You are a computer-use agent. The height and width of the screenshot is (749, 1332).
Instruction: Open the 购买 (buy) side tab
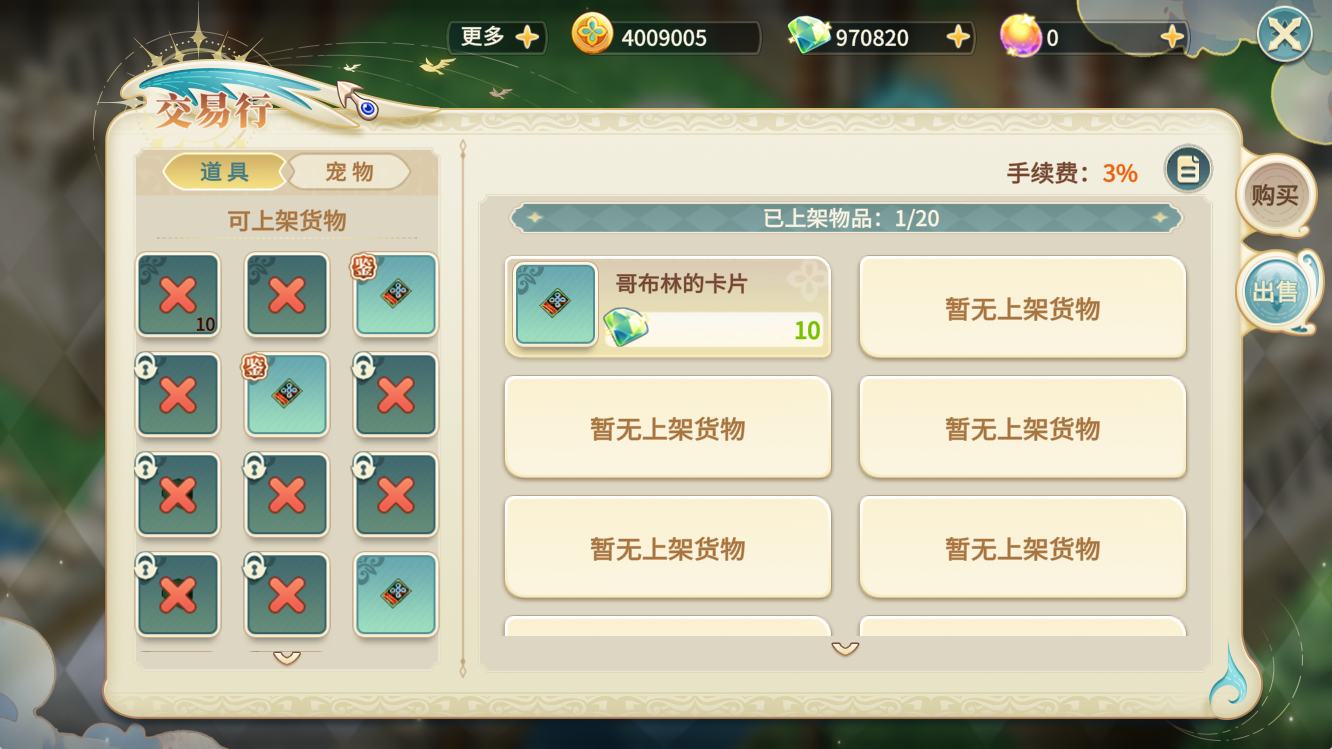[x=1275, y=195]
